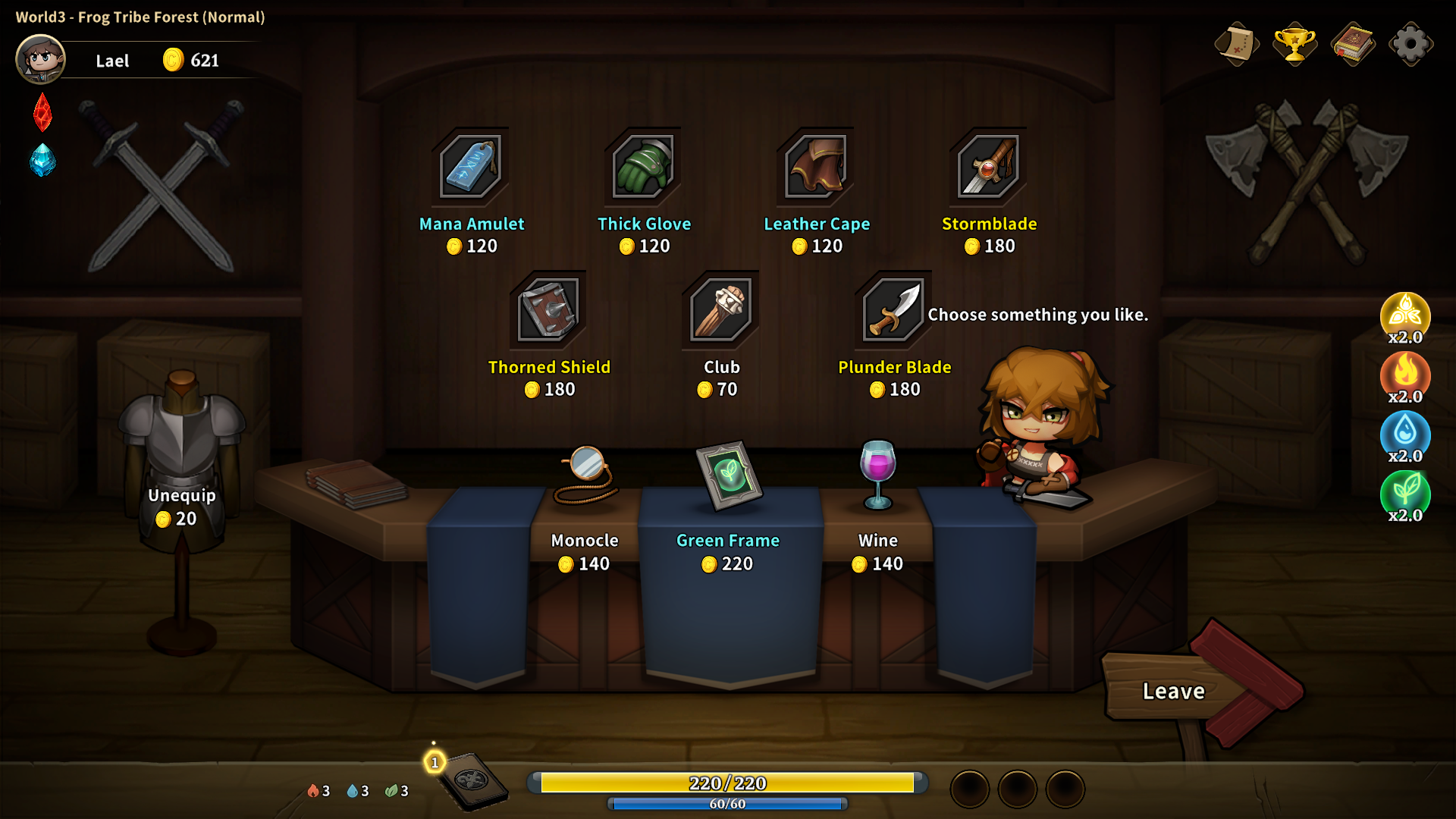This screenshot has width=1456, height=819.
Task: Select the Green Frame relic
Action: tap(728, 476)
